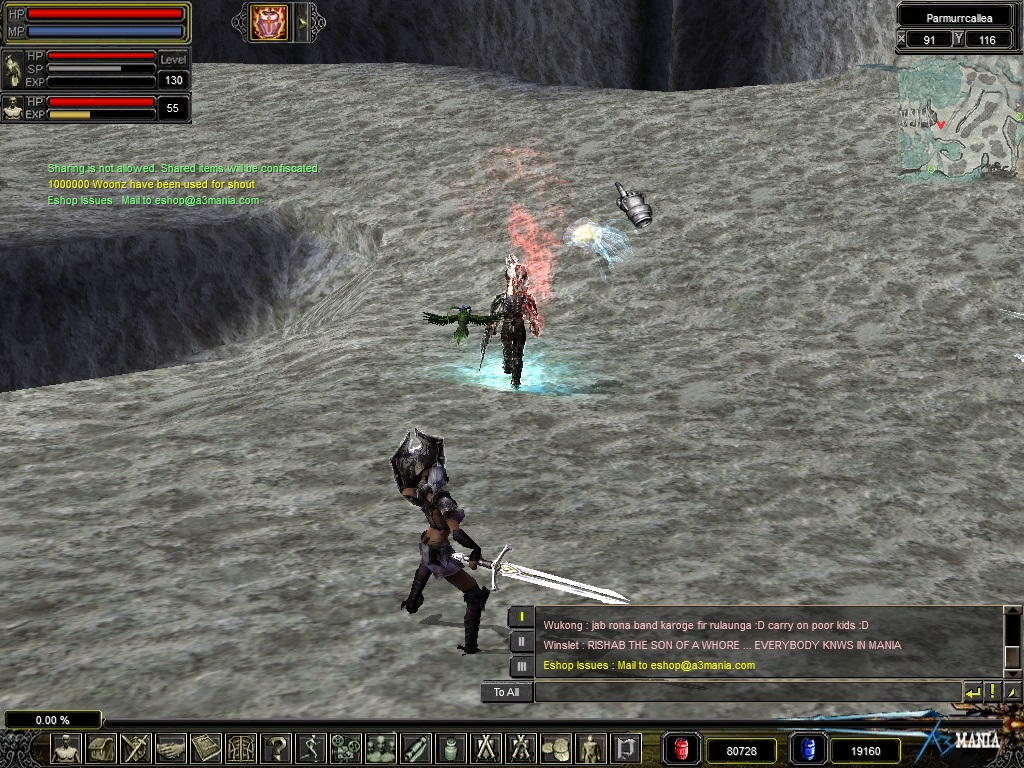Click the handshake trade icon

click(x=171, y=748)
